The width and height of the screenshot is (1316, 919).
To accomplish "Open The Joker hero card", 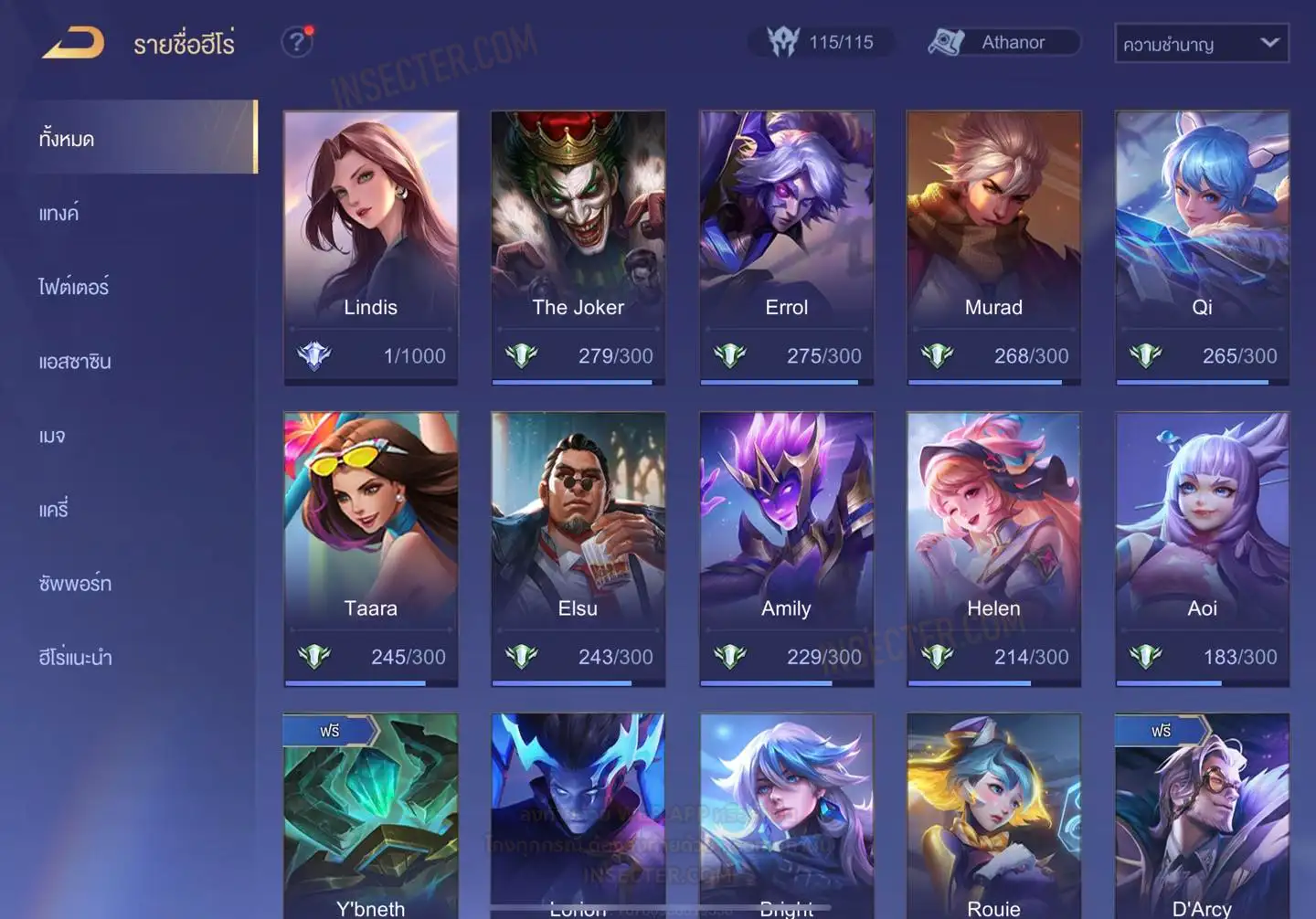I will coord(578,247).
